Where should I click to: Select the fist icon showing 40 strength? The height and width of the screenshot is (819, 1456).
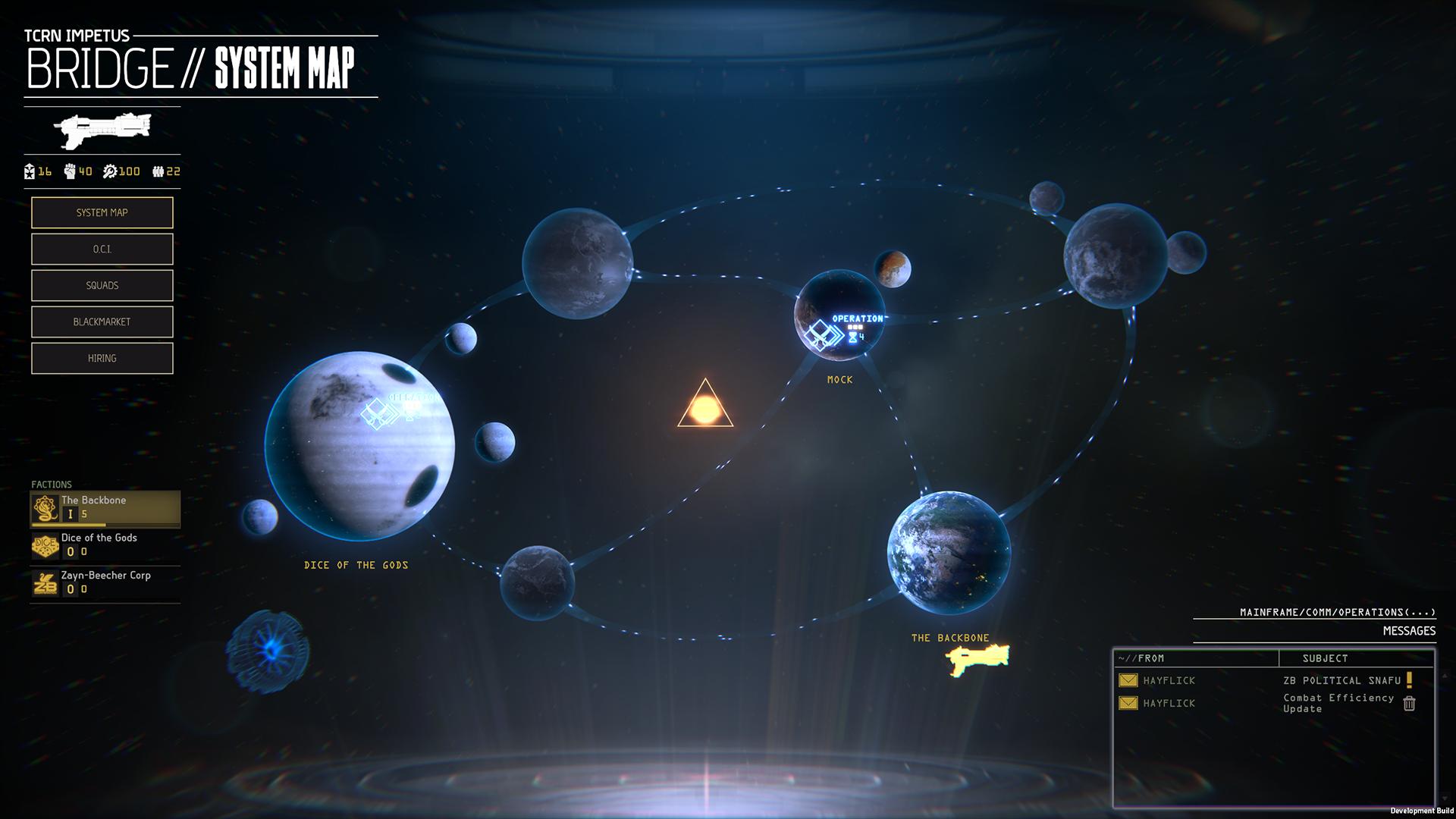[68, 171]
